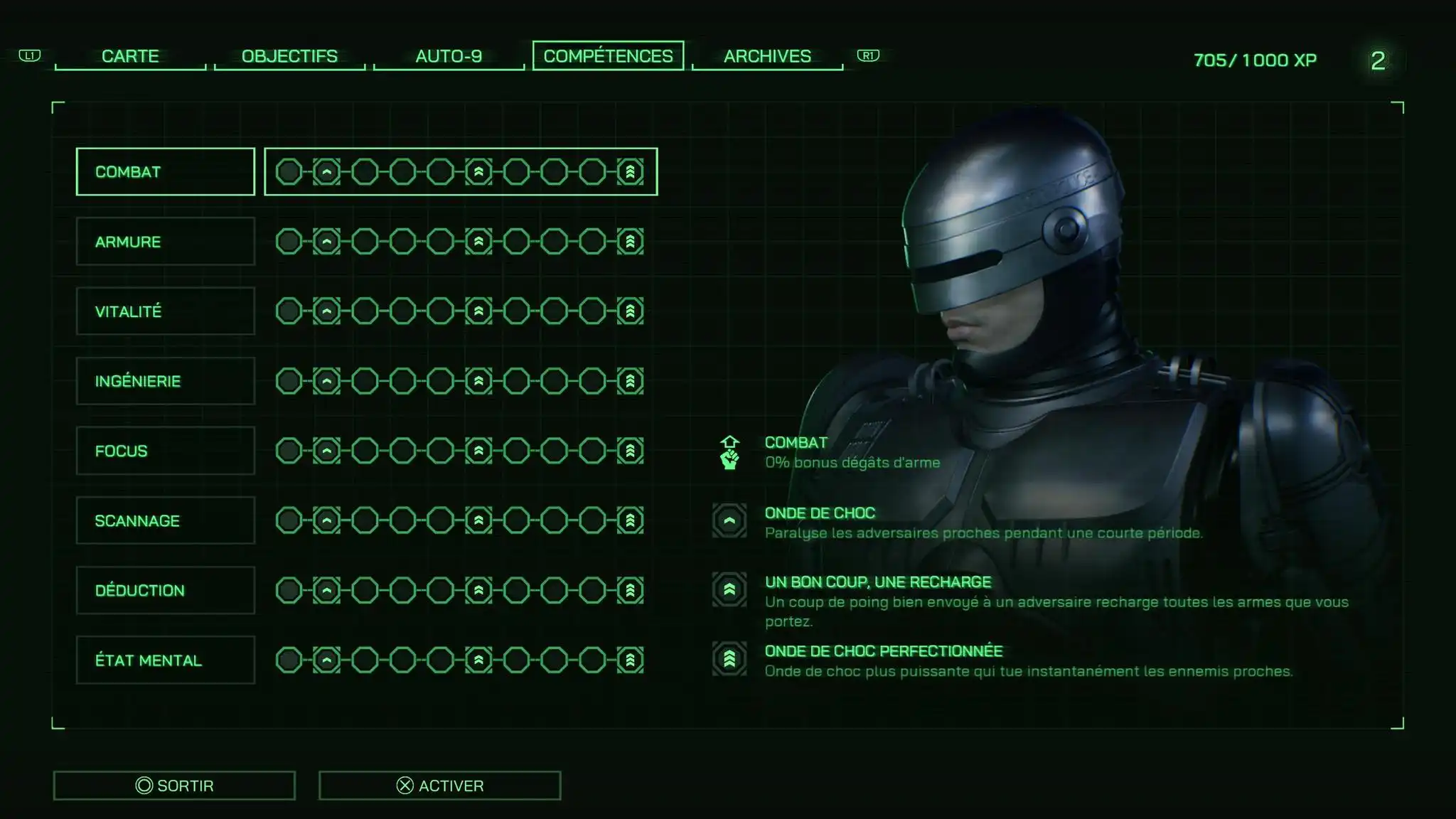Show the Auto-9 tab
This screenshot has height=819, width=1456.
pos(449,56)
